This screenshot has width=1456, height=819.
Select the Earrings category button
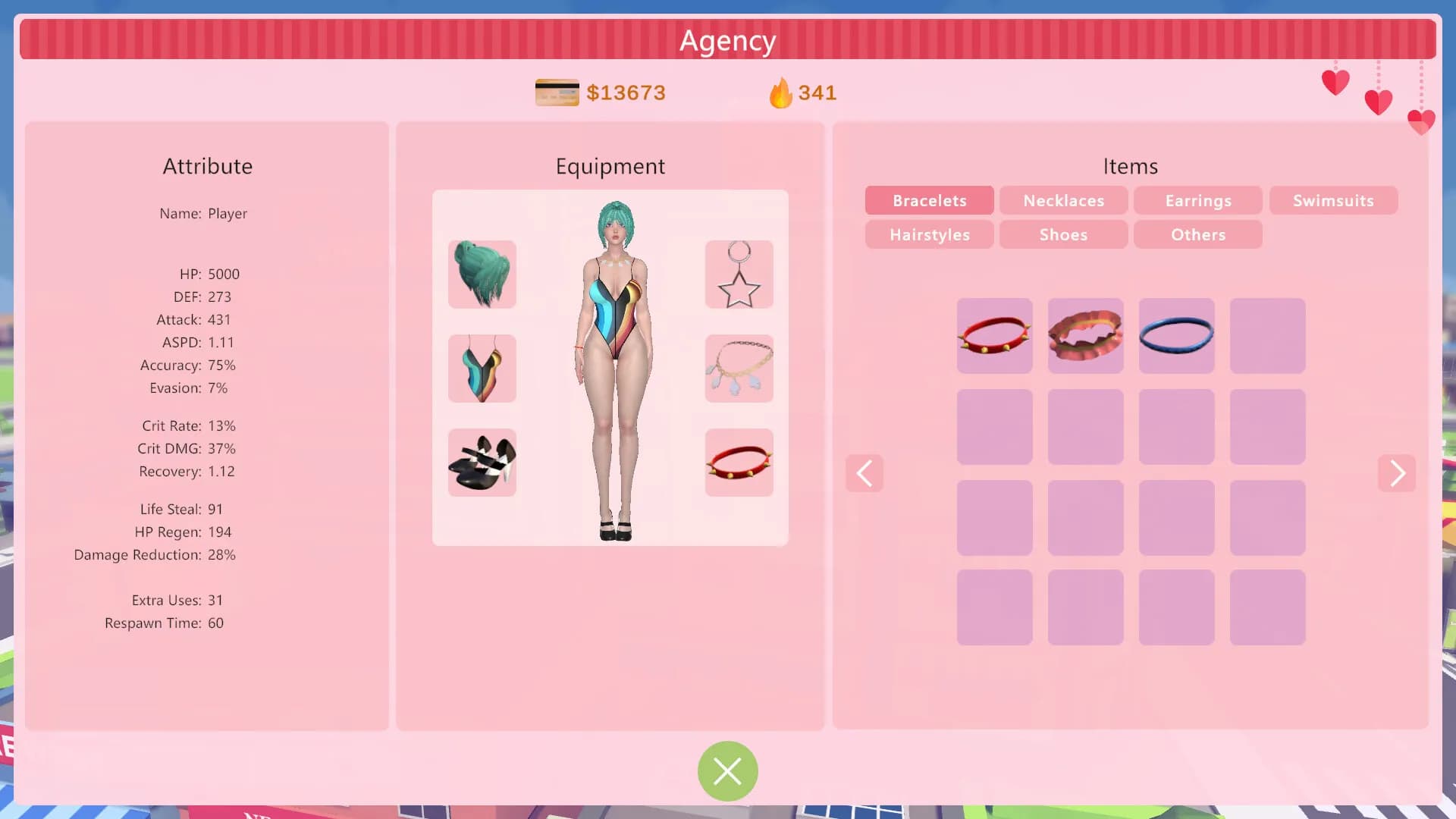pyautogui.click(x=1197, y=200)
